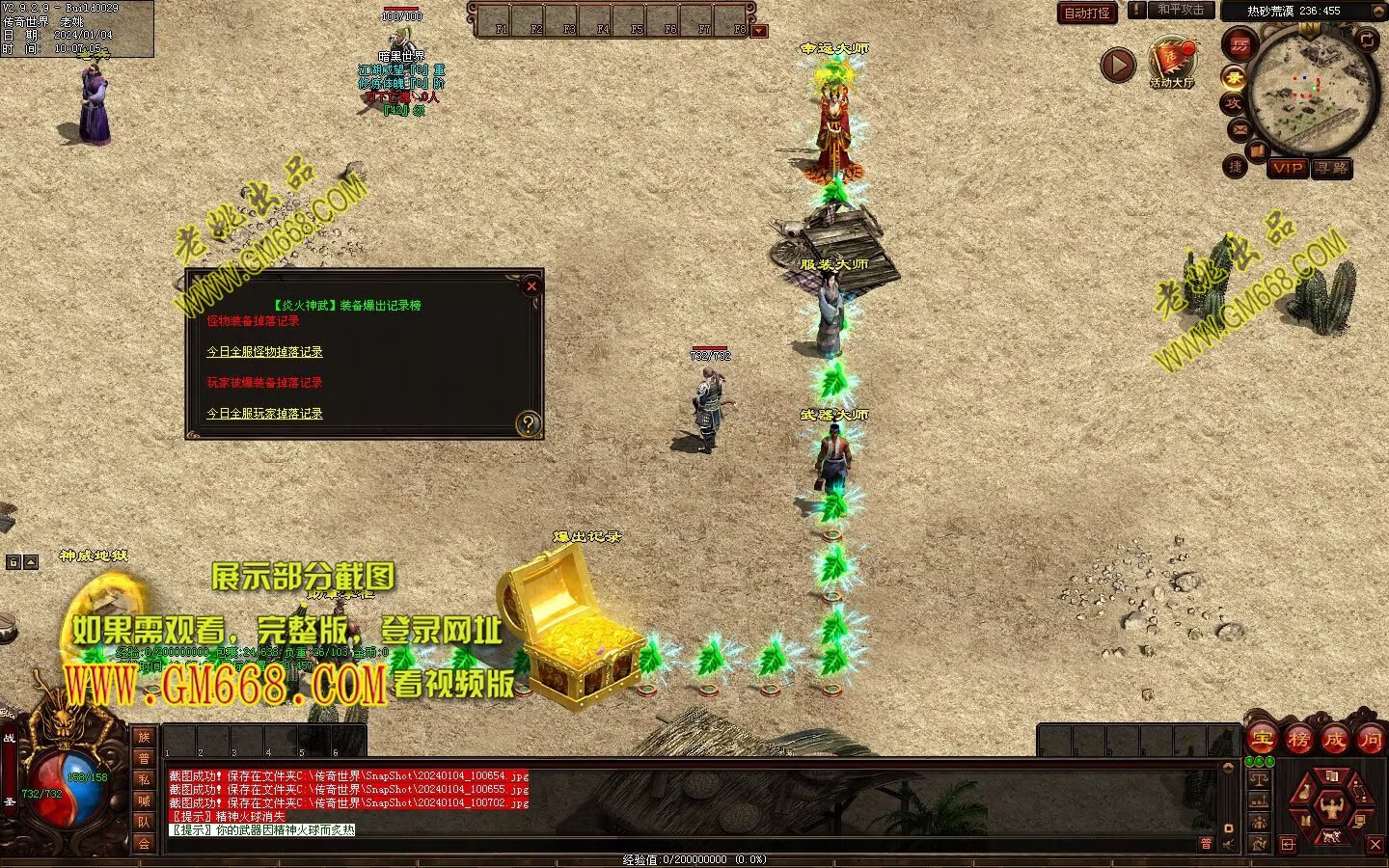The width and height of the screenshot is (1389, 868).
Task: Switch the 和平攻击 attack mode
Action: click(x=1180, y=11)
